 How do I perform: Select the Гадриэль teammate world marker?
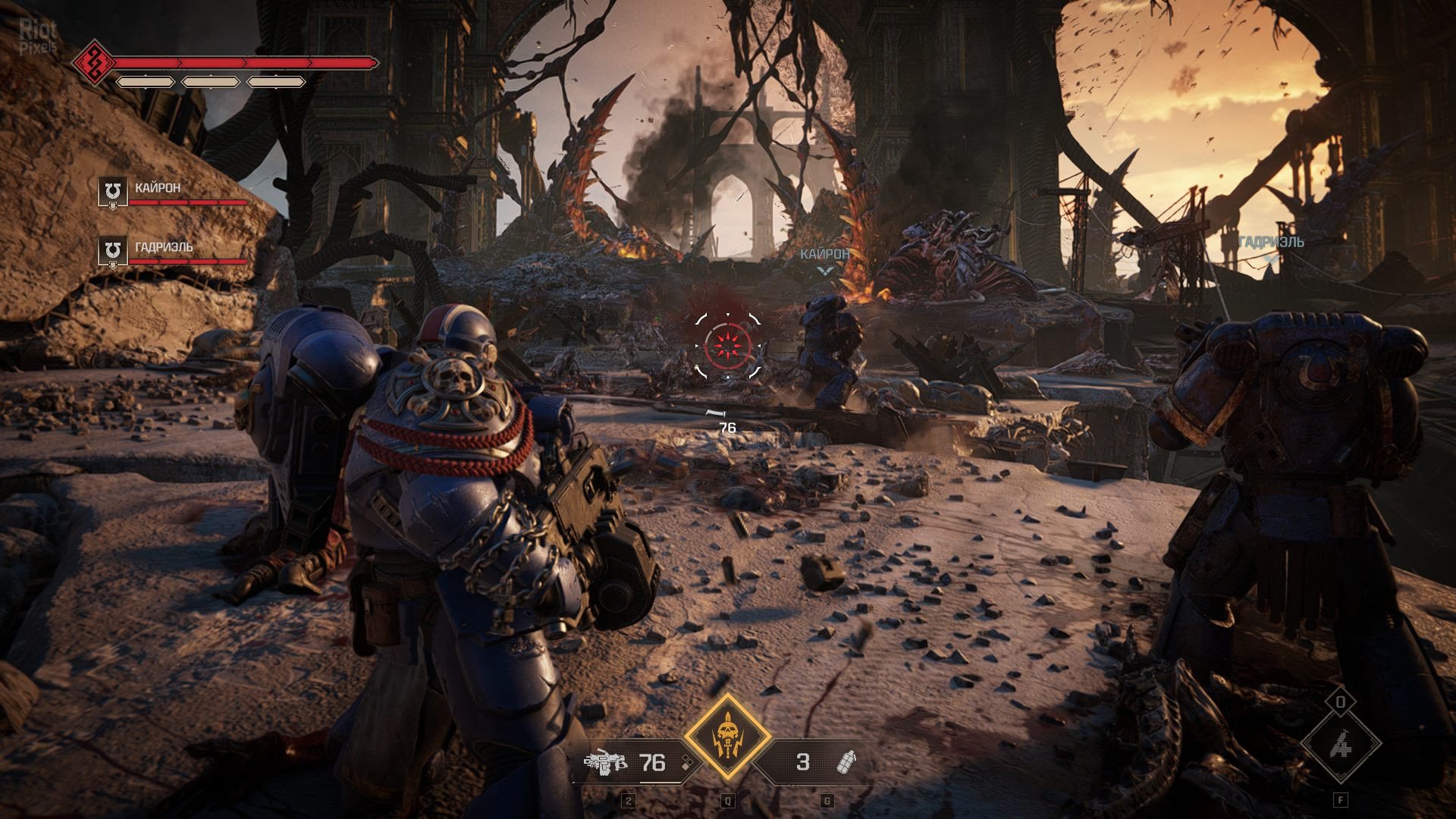1270,259
